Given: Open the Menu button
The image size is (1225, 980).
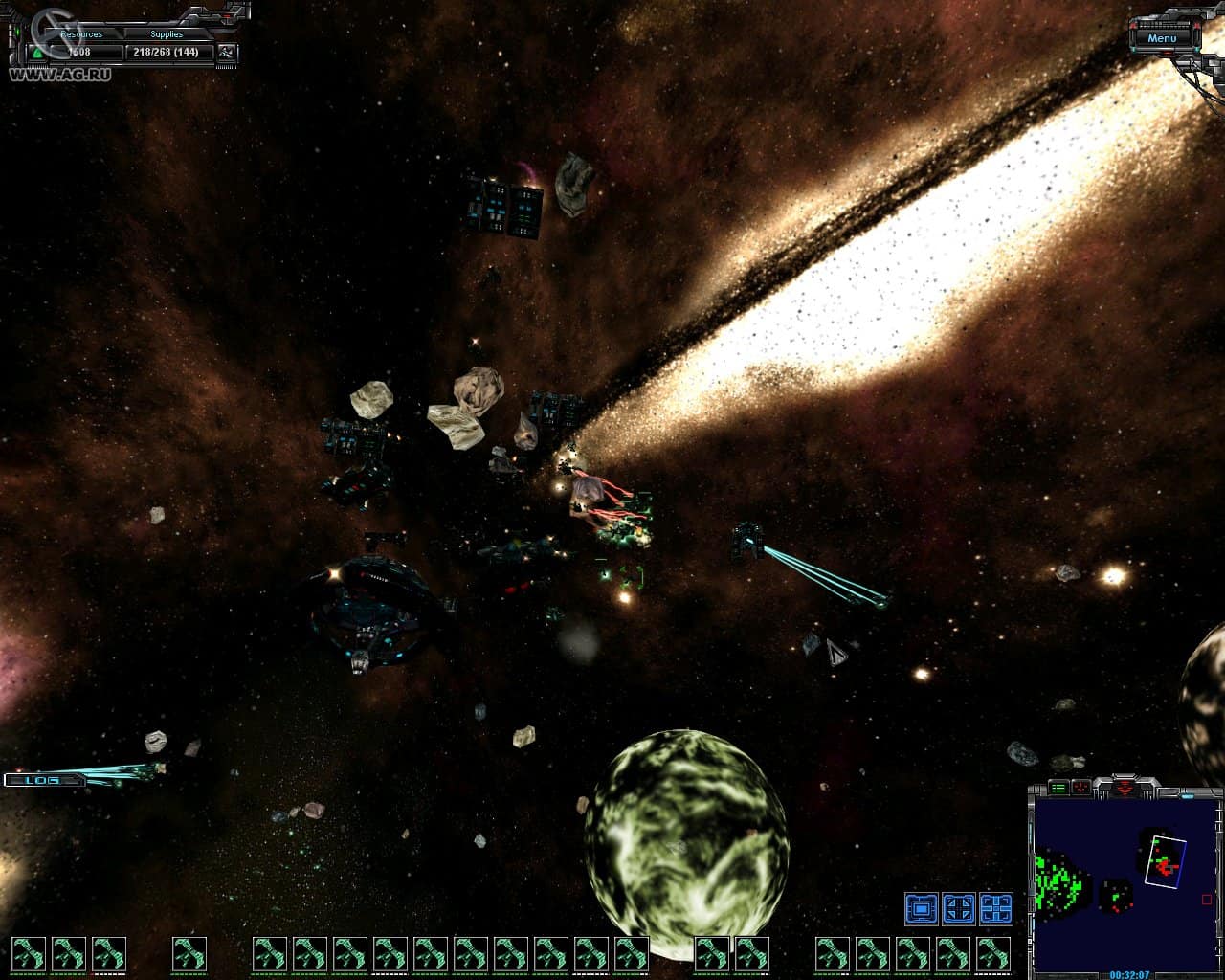Looking at the screenshot, I should click(1162, 38).
